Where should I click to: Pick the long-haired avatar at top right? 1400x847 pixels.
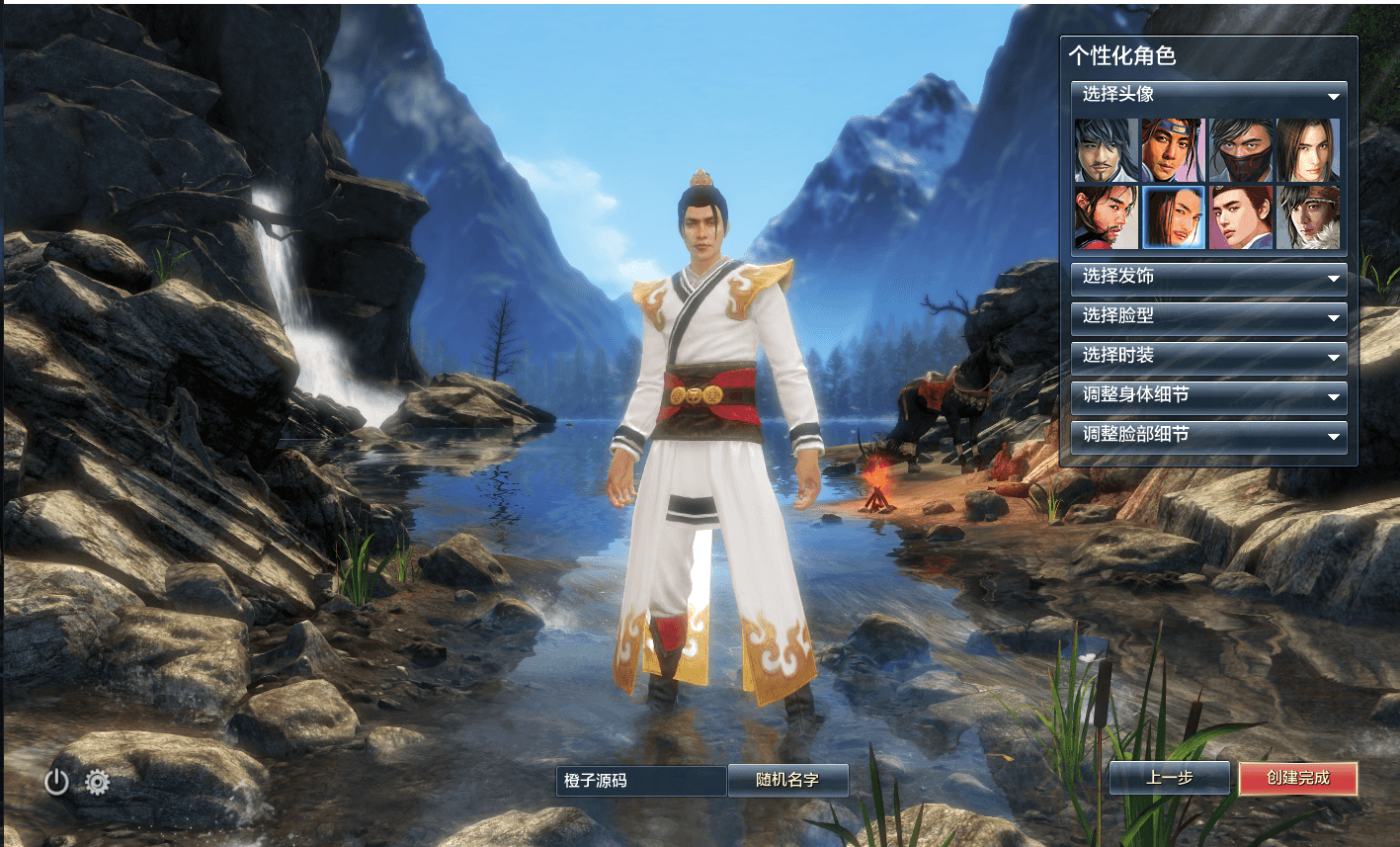pos(1310,151)
